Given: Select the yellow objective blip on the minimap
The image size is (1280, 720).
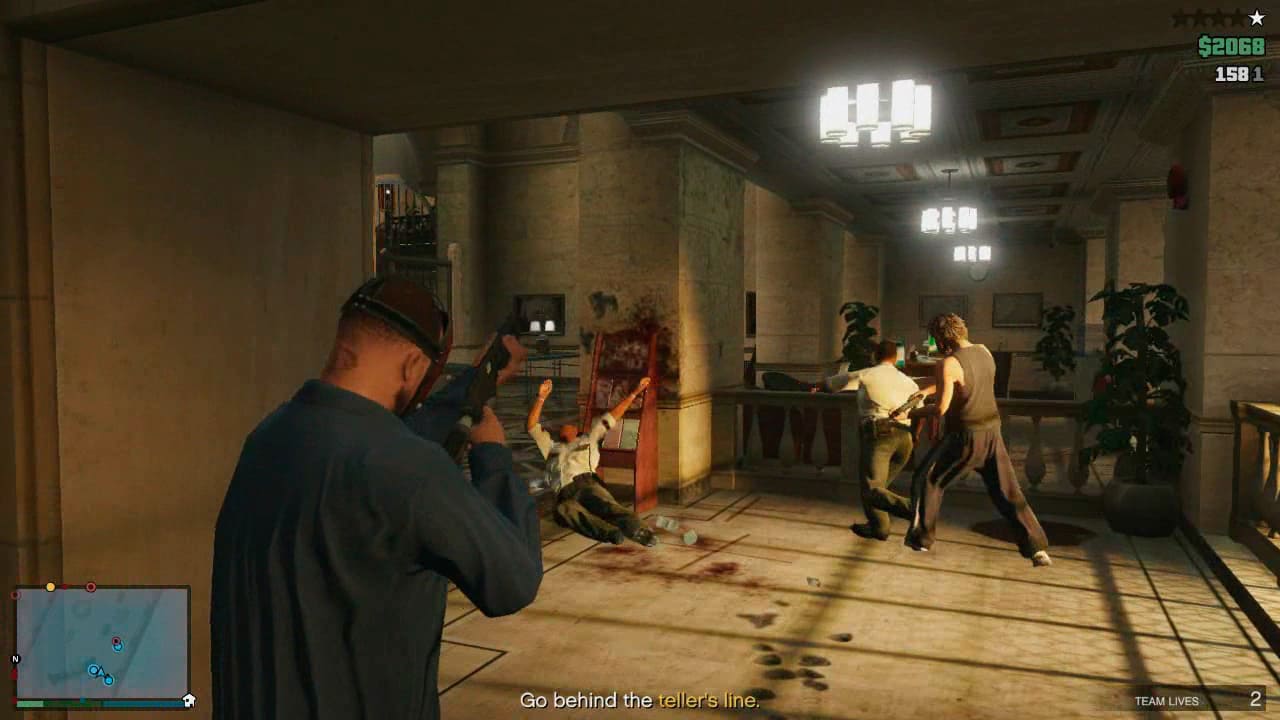Looking at the screenshot, I should tap(50, 587).
